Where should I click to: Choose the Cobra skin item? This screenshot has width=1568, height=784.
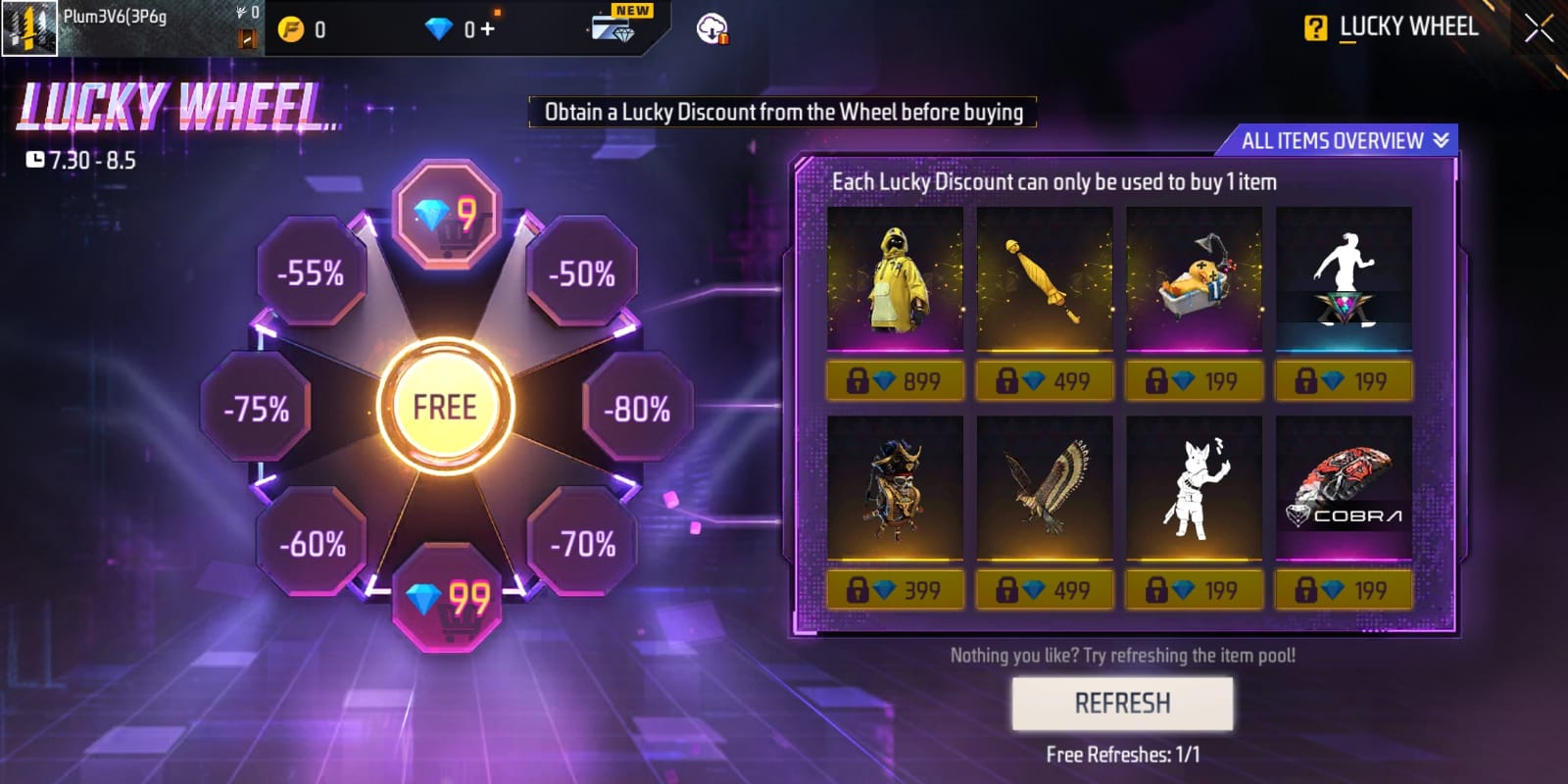(1344, 488)
